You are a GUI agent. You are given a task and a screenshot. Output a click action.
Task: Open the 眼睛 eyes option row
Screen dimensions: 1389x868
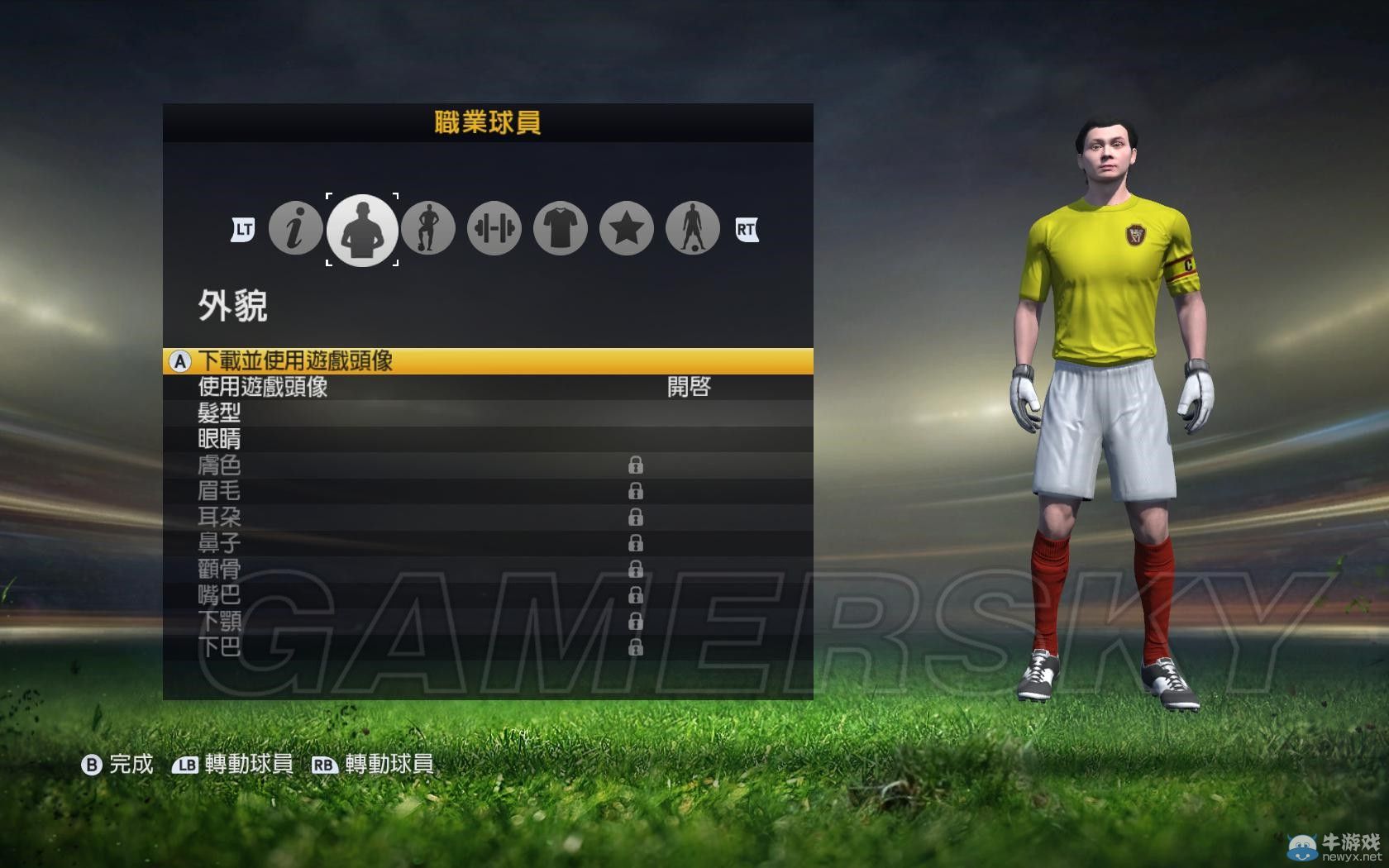(220, 440)
